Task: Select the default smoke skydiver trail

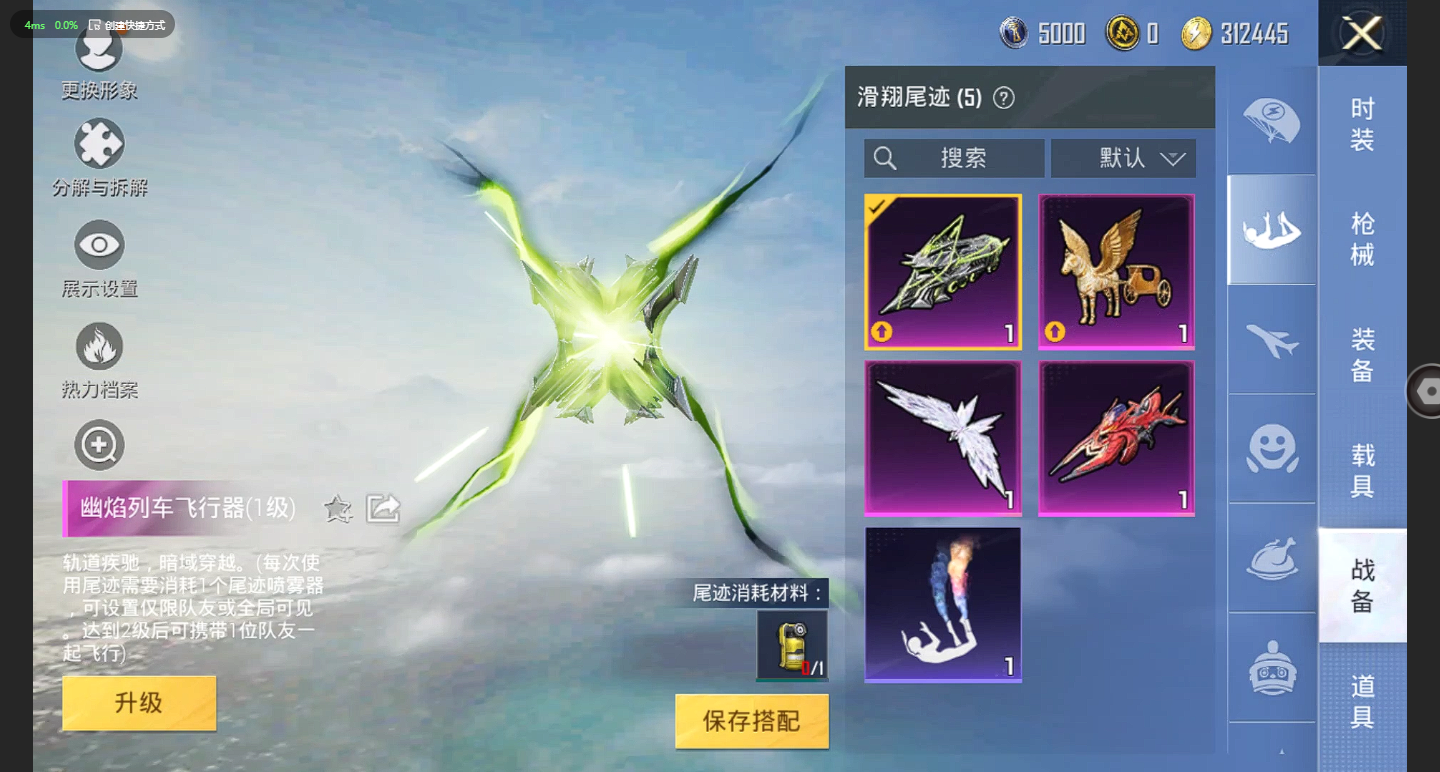Action: coord(943,604)
